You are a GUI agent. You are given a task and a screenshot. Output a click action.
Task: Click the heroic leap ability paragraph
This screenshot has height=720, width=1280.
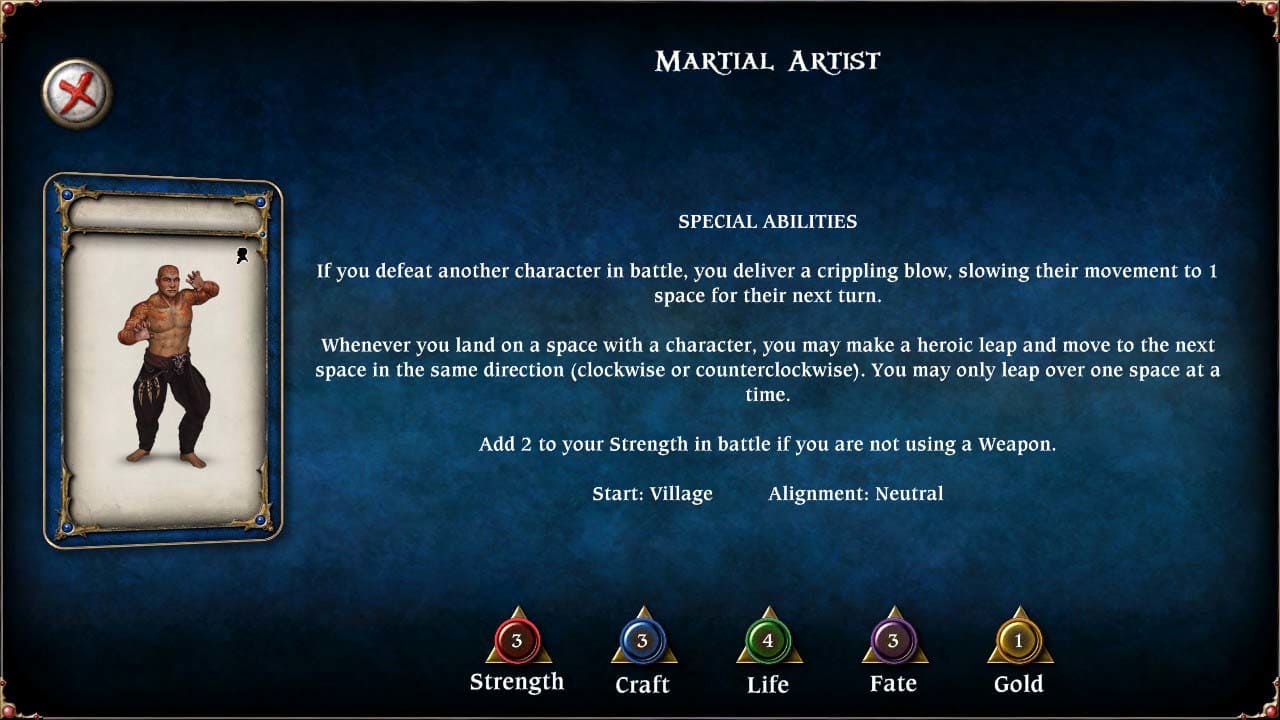coord(766,368)
